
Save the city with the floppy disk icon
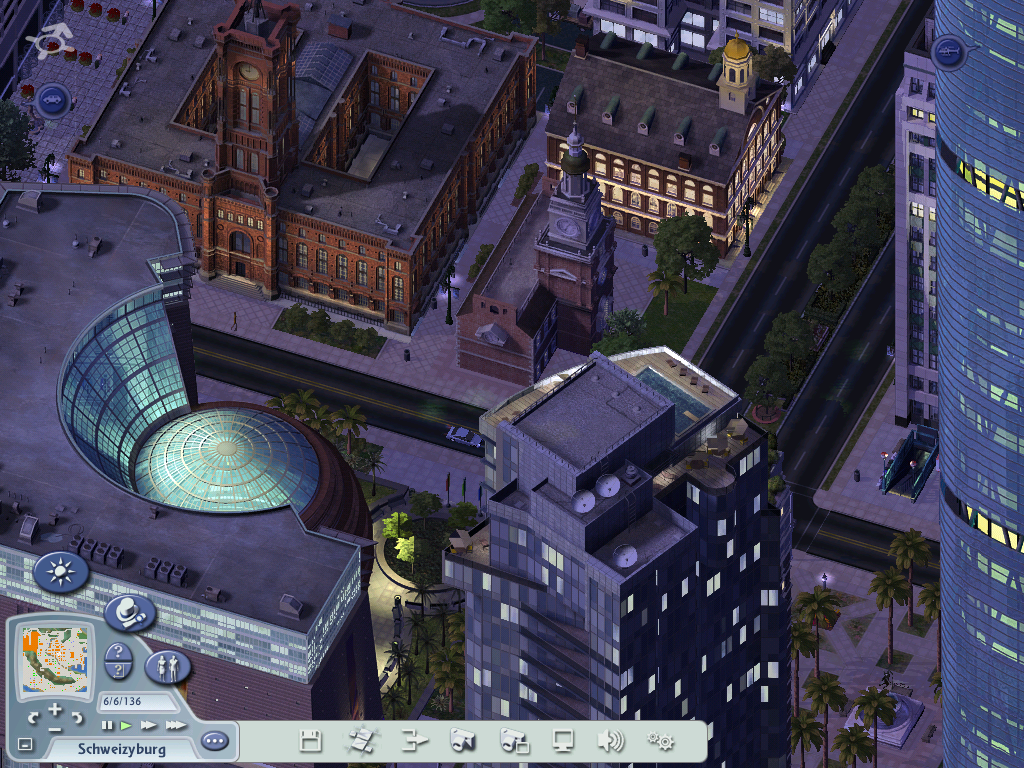[311, 741]
